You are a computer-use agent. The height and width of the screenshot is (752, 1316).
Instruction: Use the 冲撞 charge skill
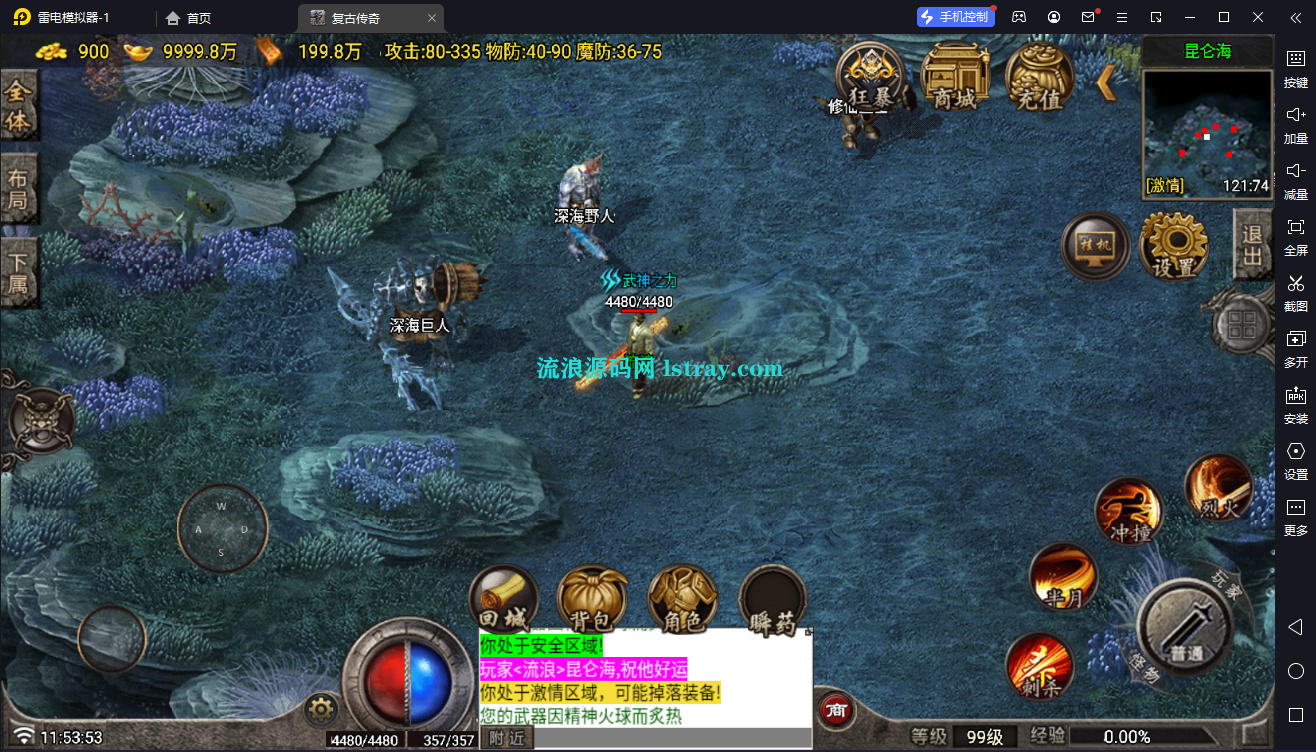1129,511
